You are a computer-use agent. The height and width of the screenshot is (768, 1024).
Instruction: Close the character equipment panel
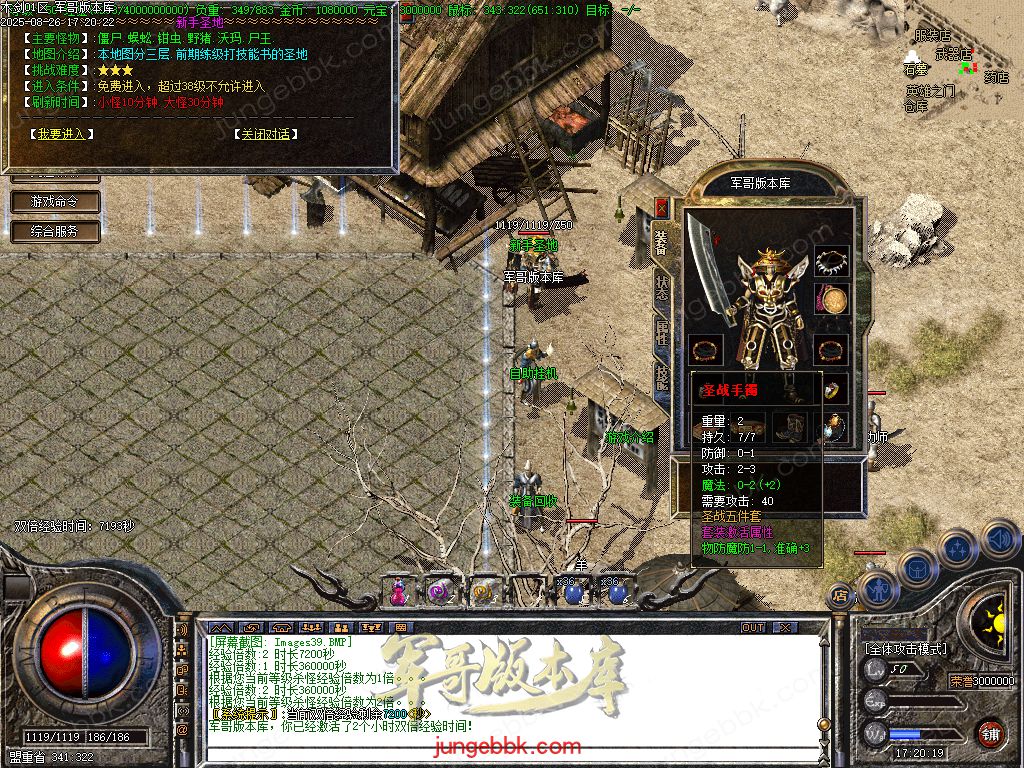click(661, 207)
